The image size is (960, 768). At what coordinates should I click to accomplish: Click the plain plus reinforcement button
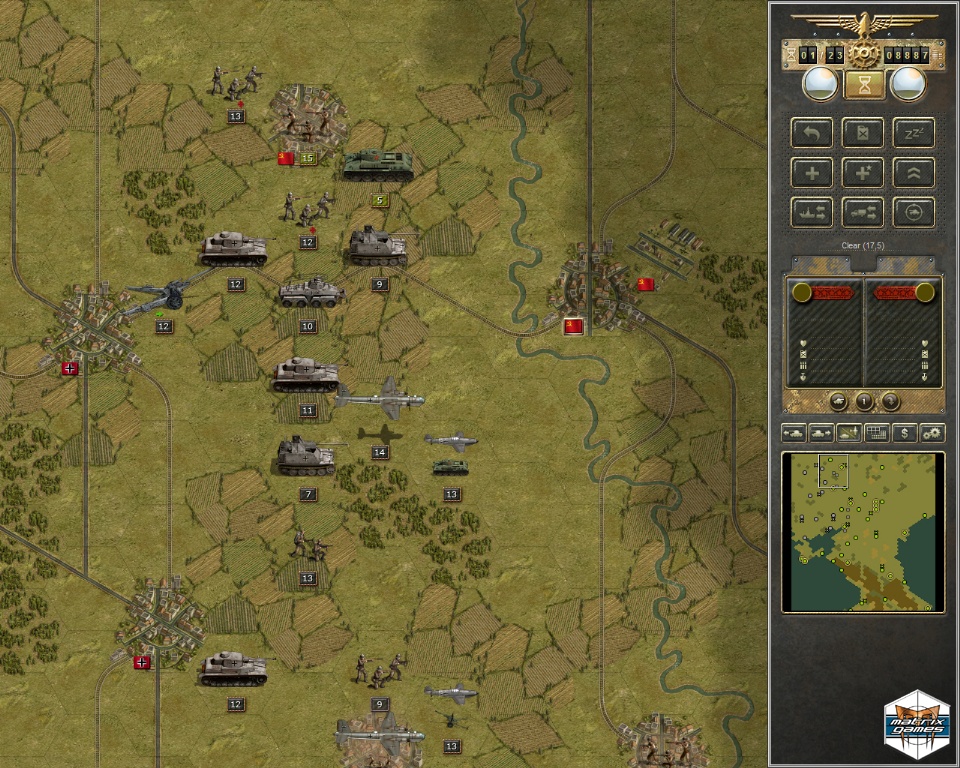pyautogui.click(x=812, y=172)
